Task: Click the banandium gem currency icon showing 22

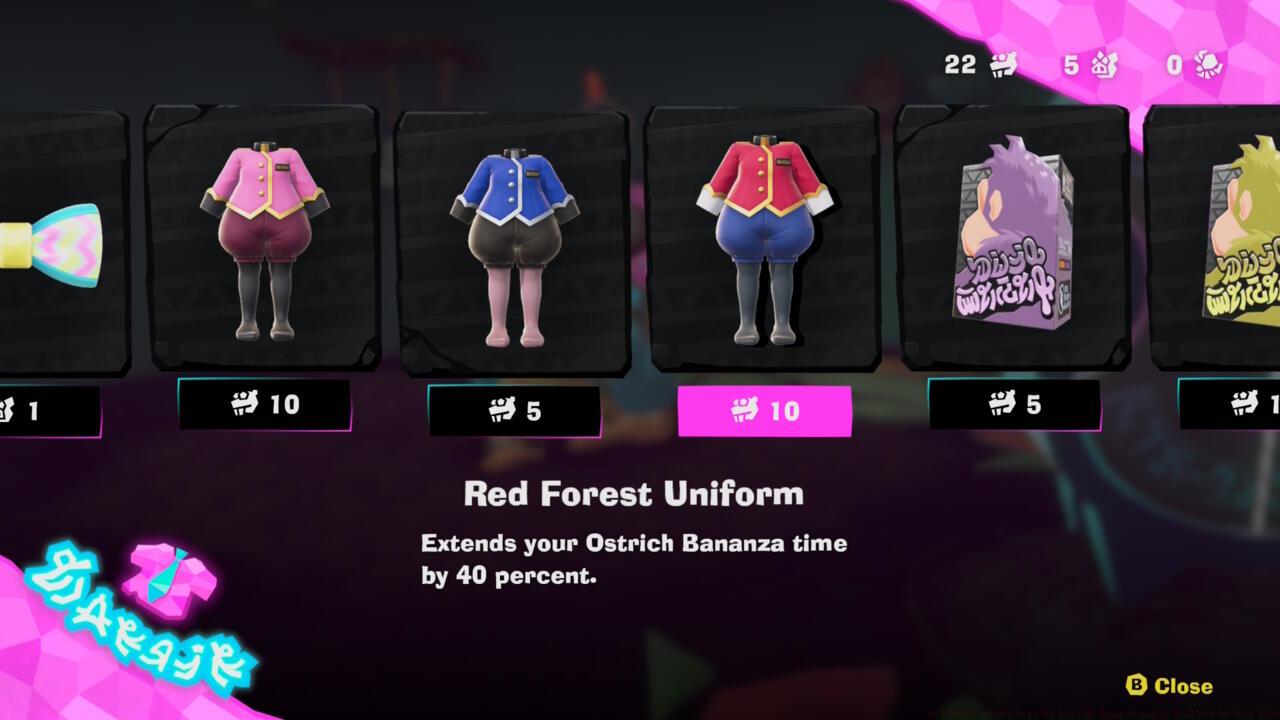Action: point(1003,65)
